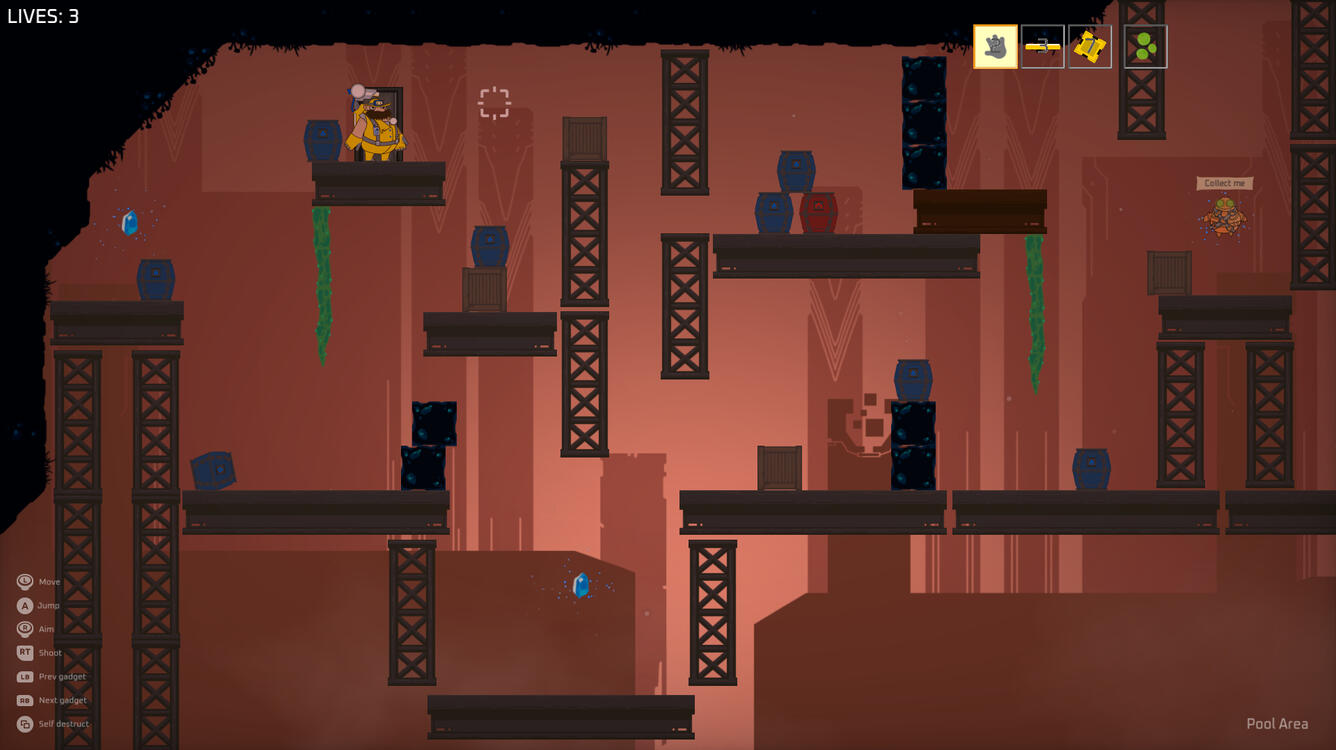Click the blue gem near the left edge
Screen dimensions: 1336x750
coord(128,224)
